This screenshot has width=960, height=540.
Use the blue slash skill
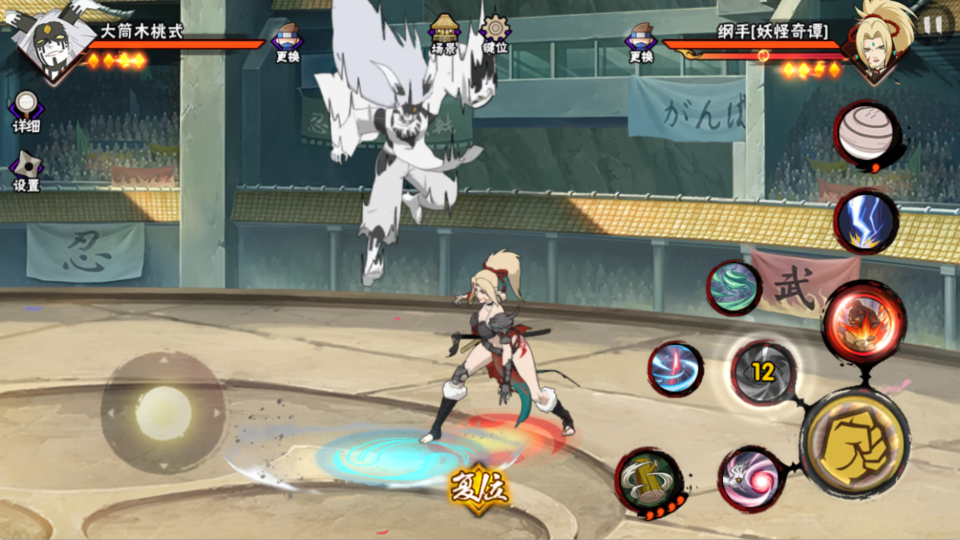click(x=675, y=368)
